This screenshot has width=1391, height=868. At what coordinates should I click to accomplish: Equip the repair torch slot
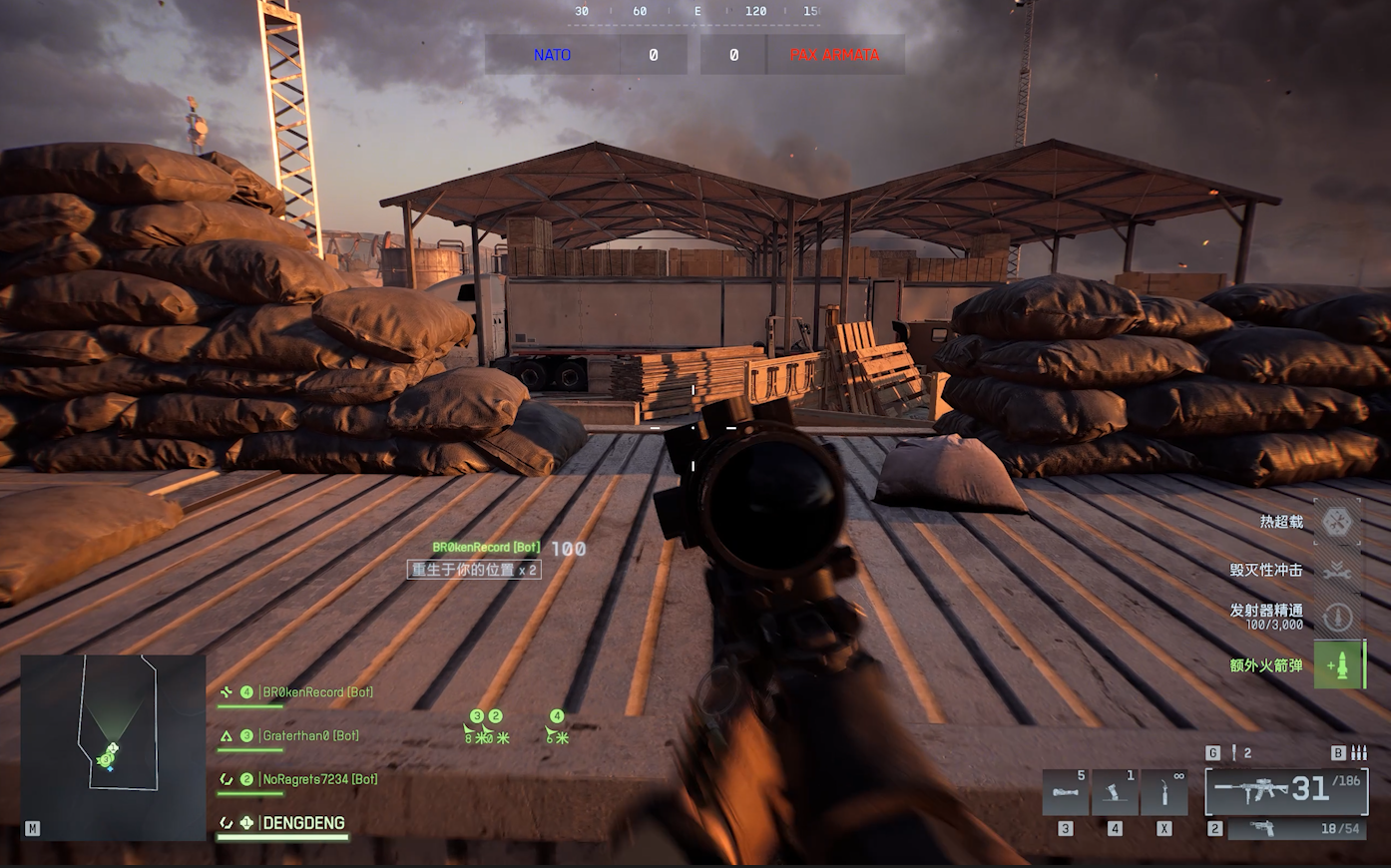tap(1163, 793)
